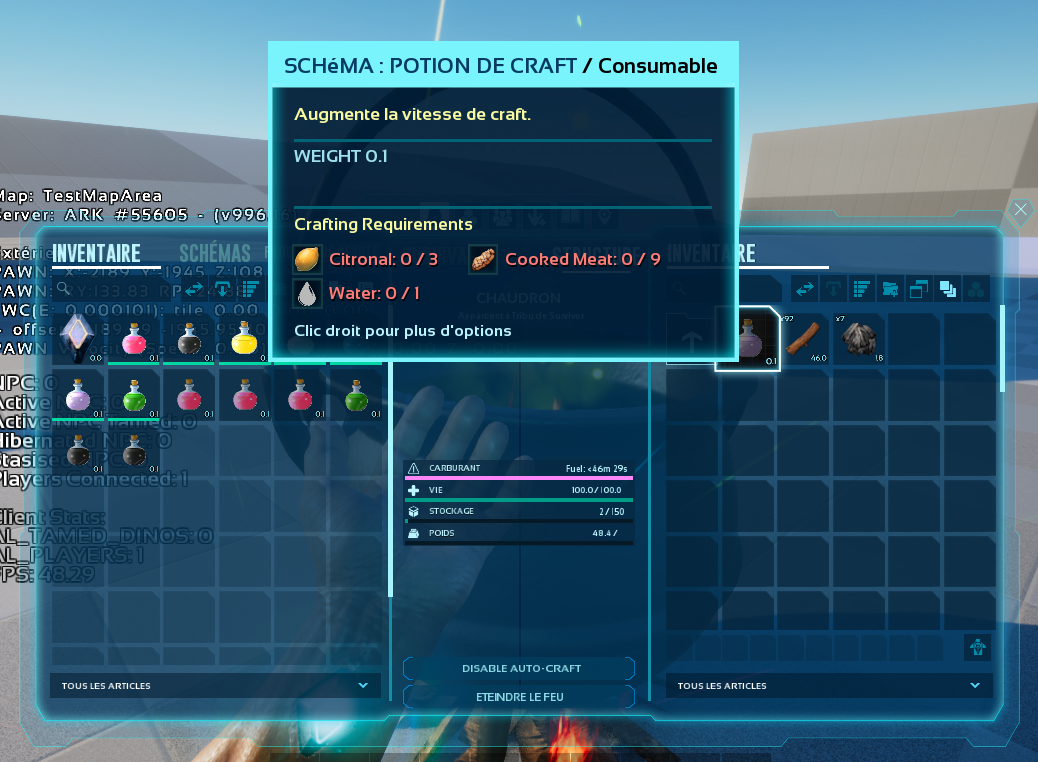
Task: Click the Disable Auto-Craft button
Action: click(x=520, y=668)
